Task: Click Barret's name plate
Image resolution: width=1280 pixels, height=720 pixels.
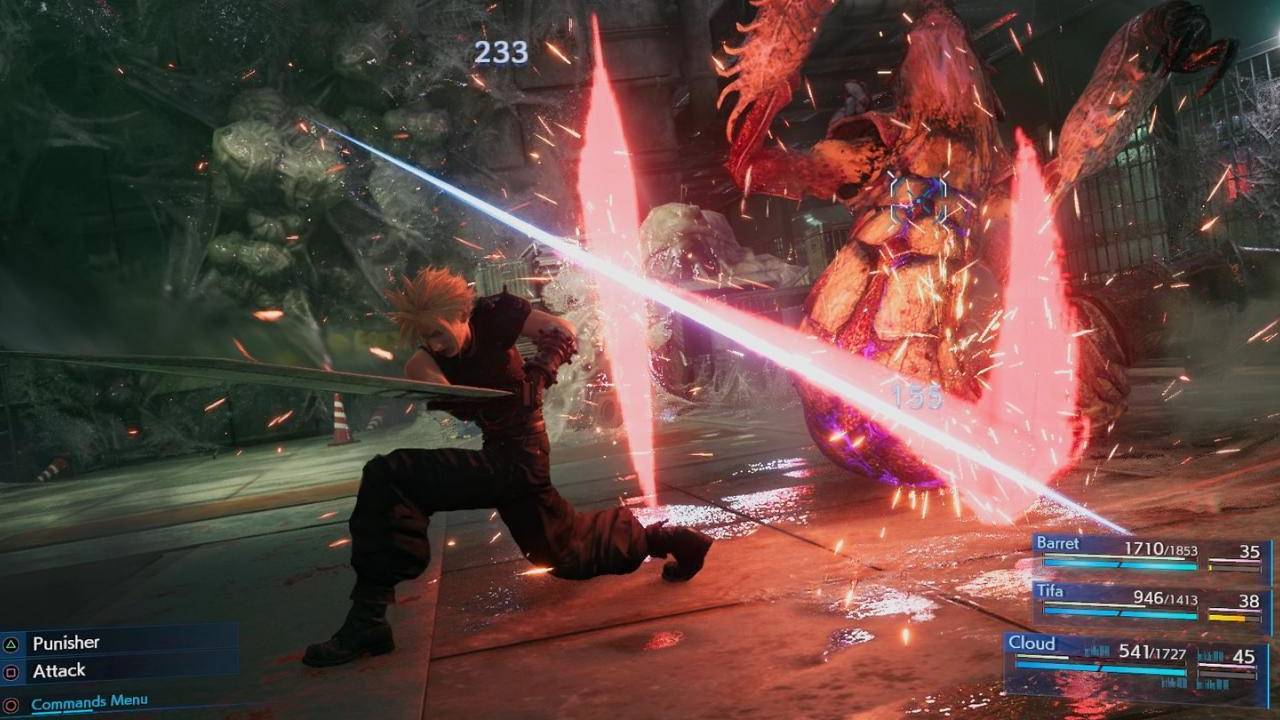Action: click(1060, 543)
